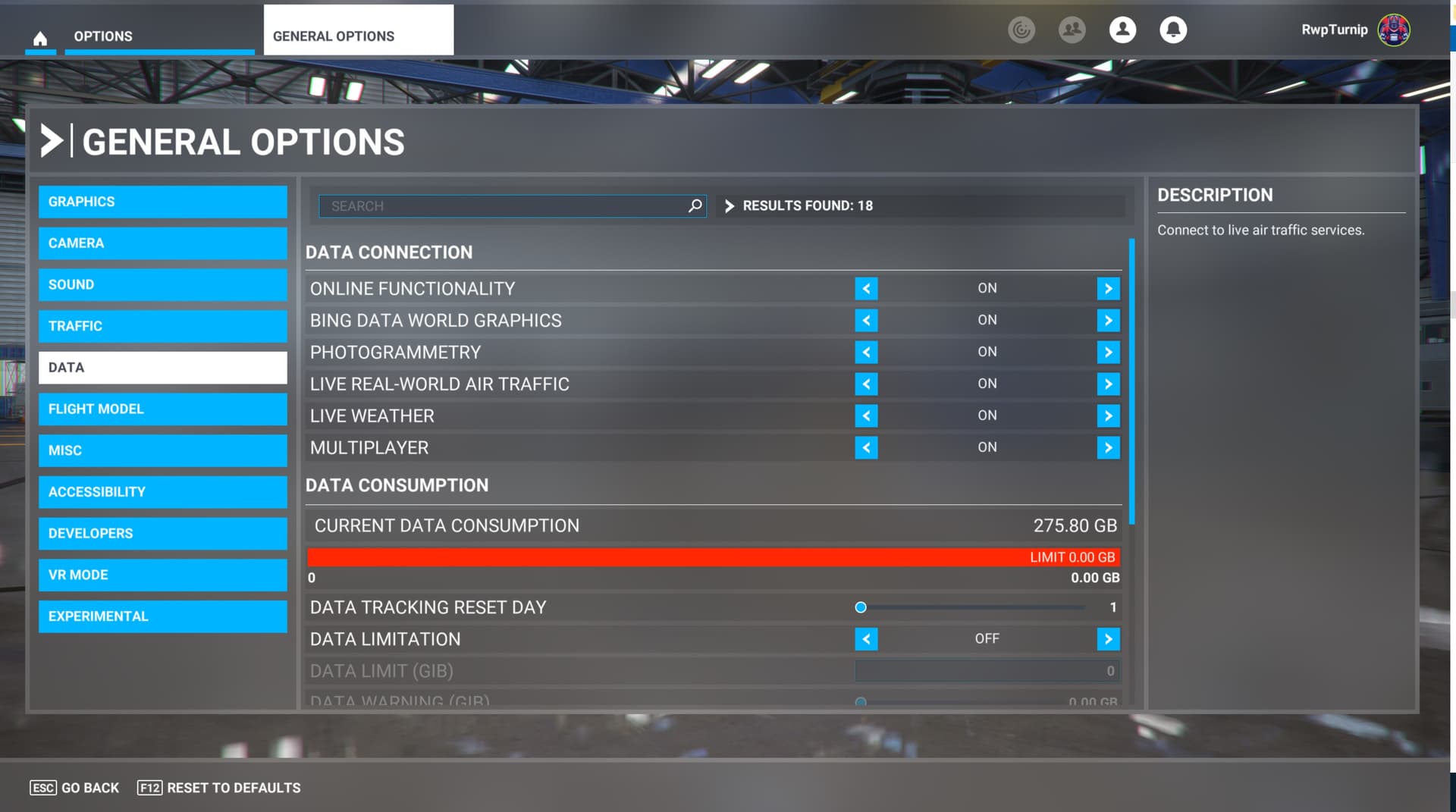
Task: Turn PHOTOGRAMMETRY off
Action: [x=867, y=352]
